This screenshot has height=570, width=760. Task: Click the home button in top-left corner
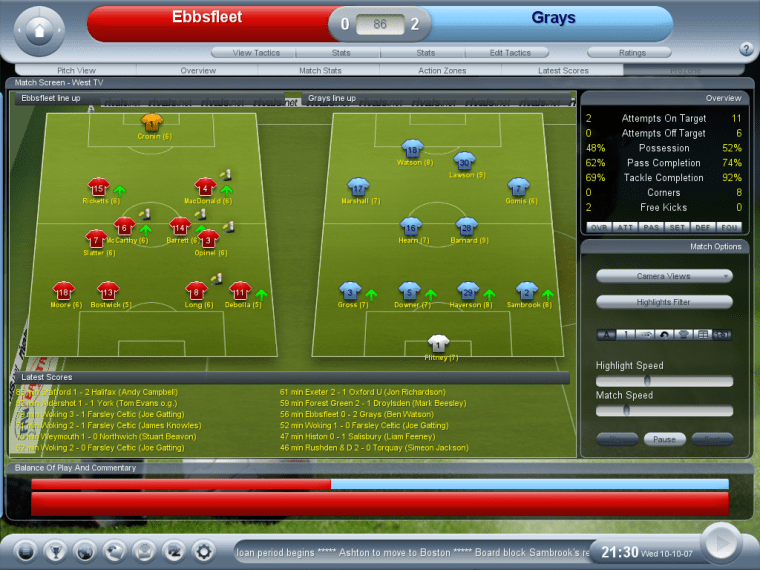click(40, 32)
